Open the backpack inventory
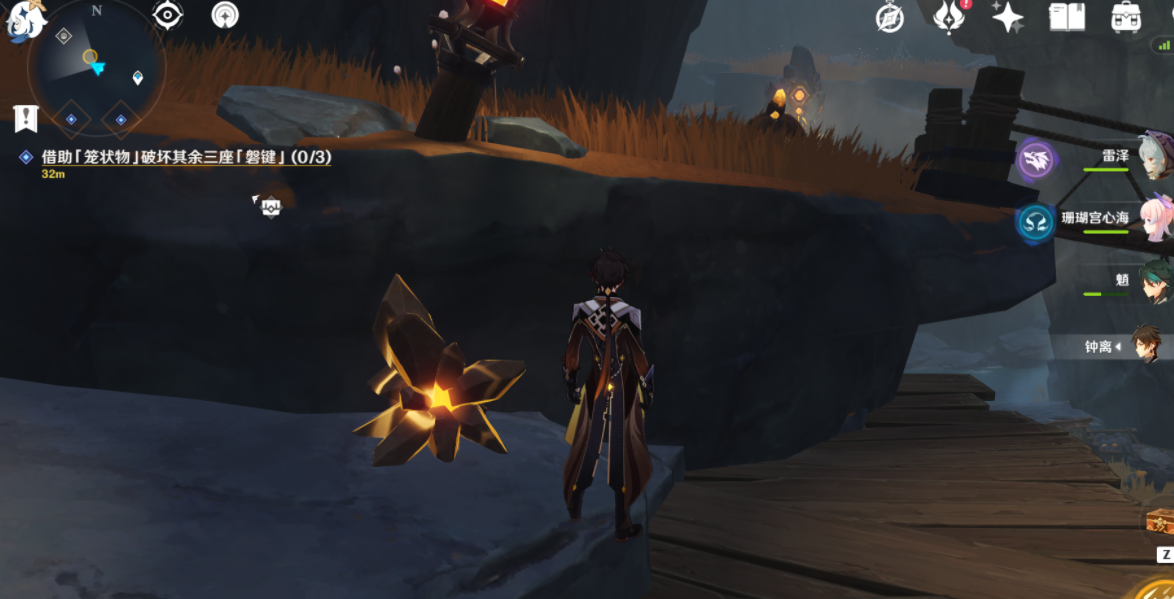This screenshot has height=599, width=1174. tap(1127, 18)
